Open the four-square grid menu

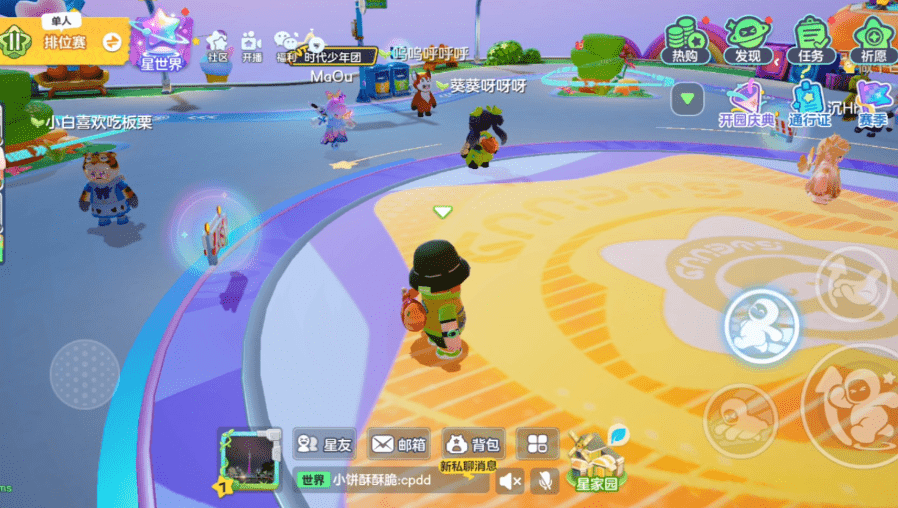538,444
